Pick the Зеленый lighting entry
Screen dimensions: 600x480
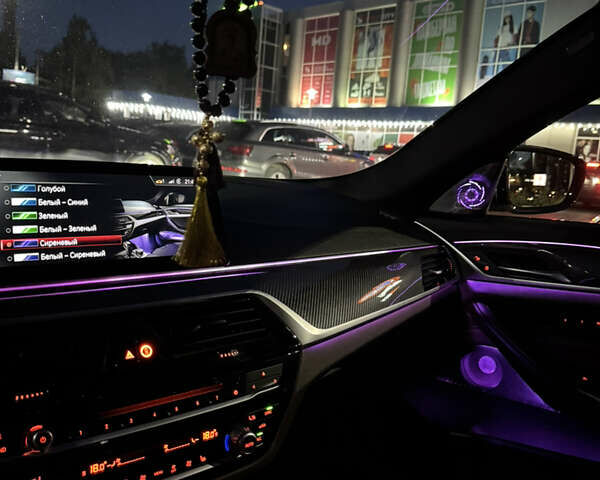coord(53,216)
